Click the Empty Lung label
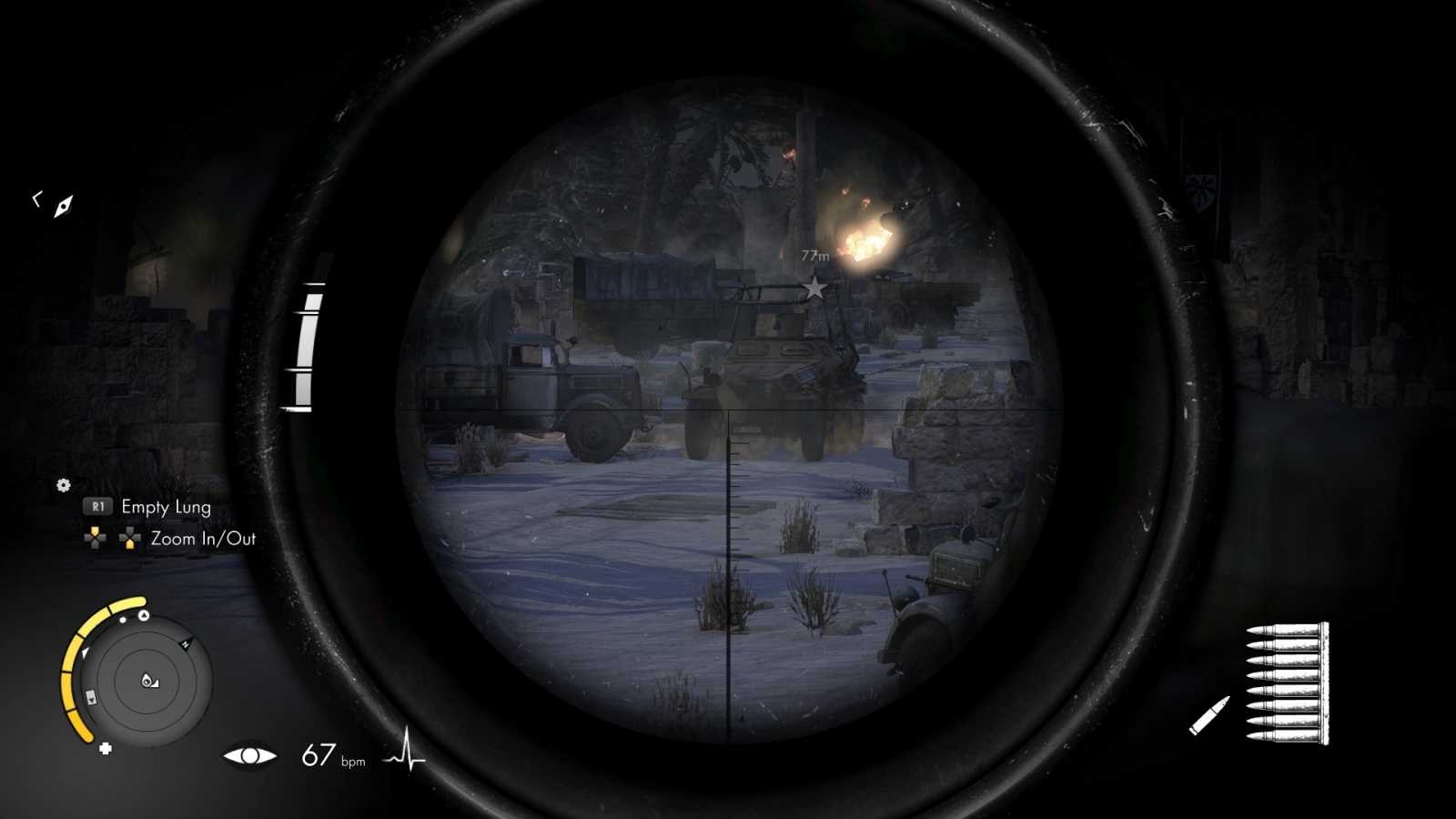Viewport: 1456px width, 819px height. pos(166,507)
